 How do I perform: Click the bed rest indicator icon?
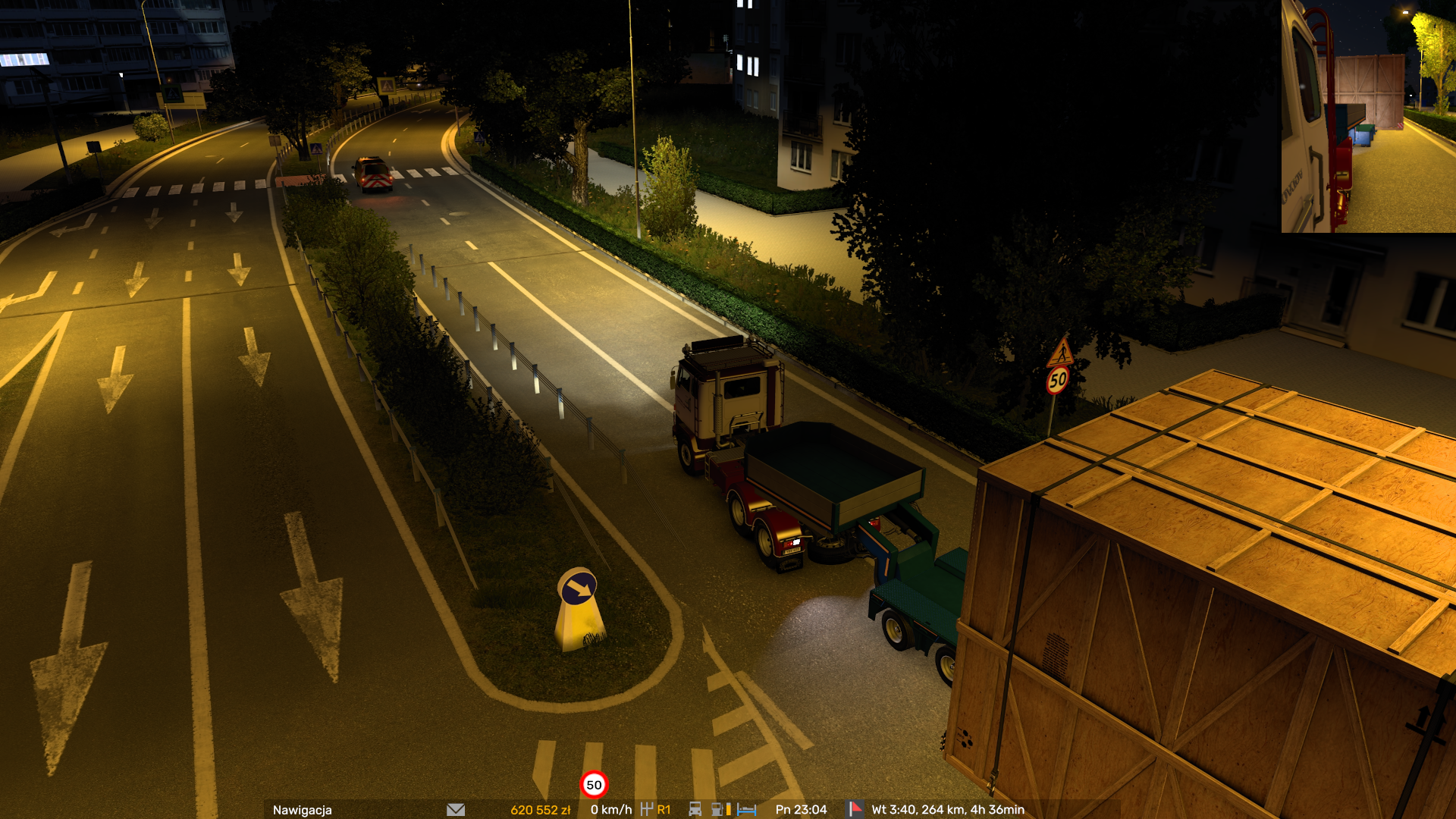click(x=747, y=810)
